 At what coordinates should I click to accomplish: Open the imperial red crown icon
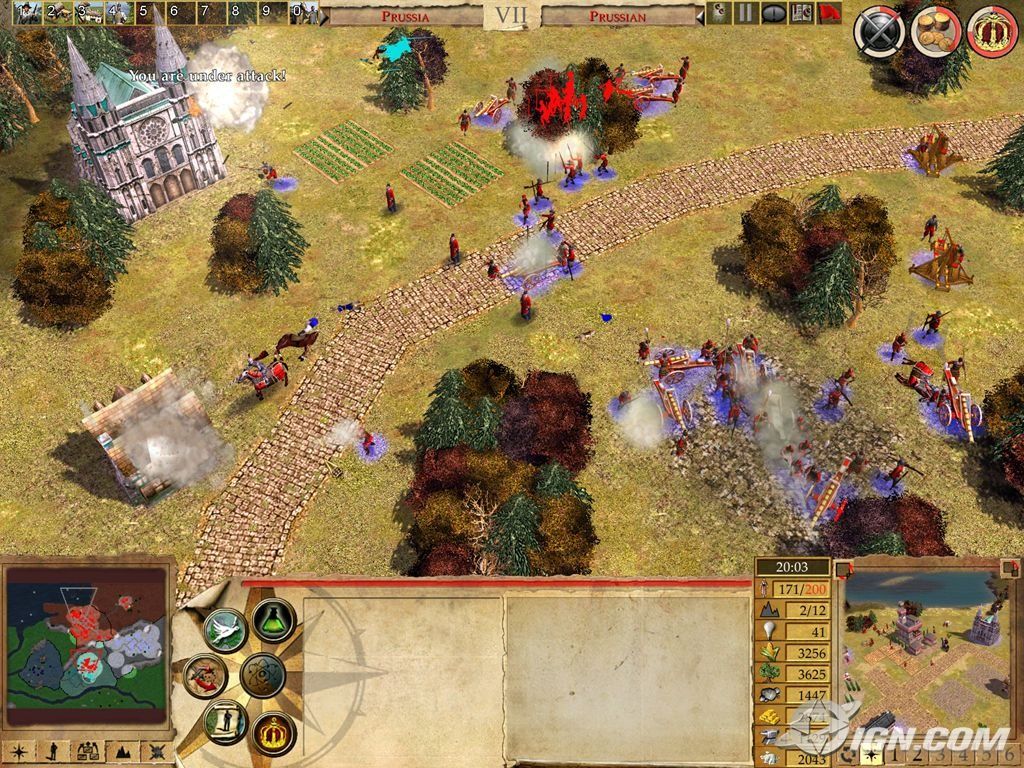click(992, 32)
